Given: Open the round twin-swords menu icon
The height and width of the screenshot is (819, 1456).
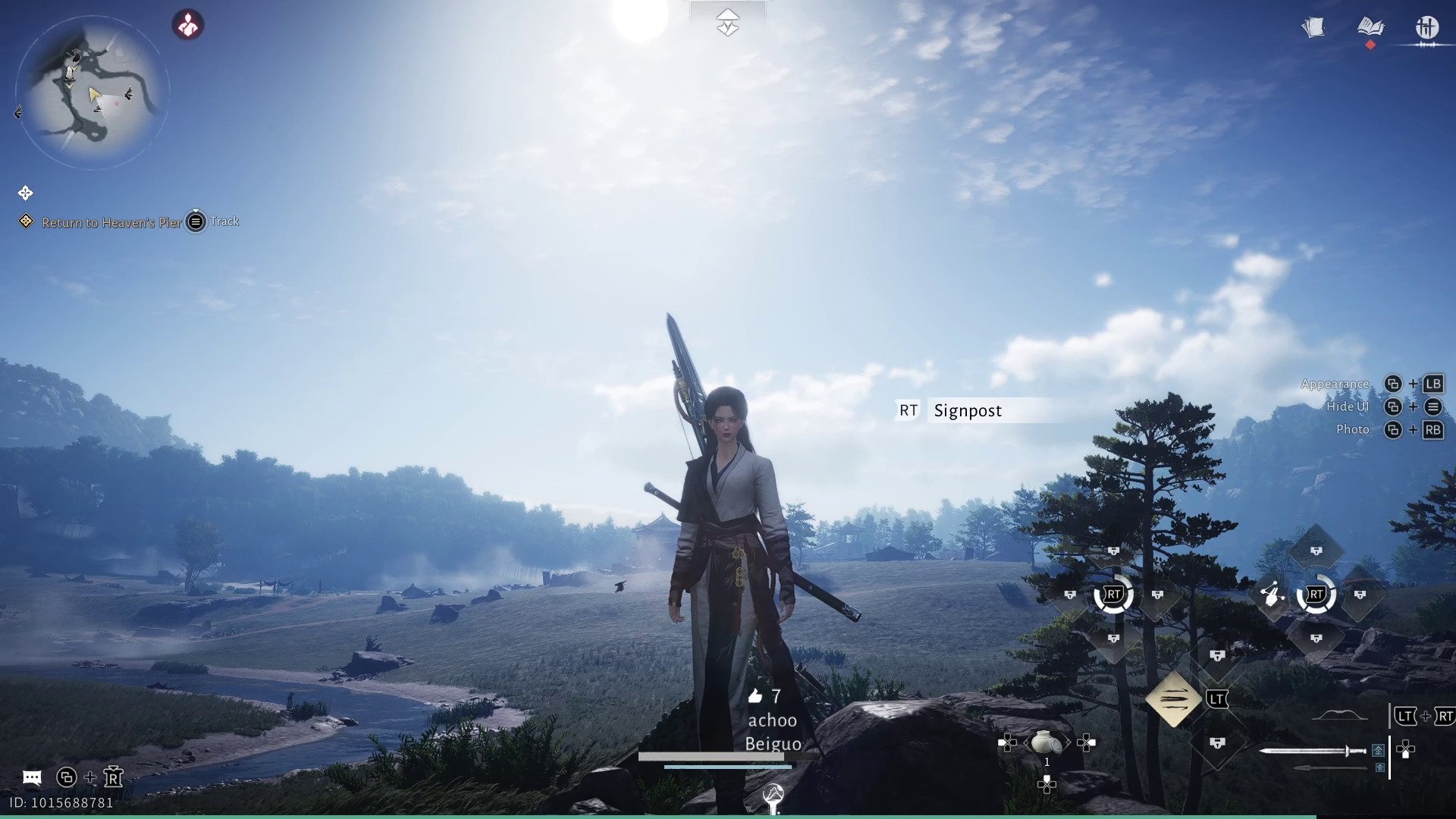Looking at the screenshot, I should click(x=1426, y=27).
